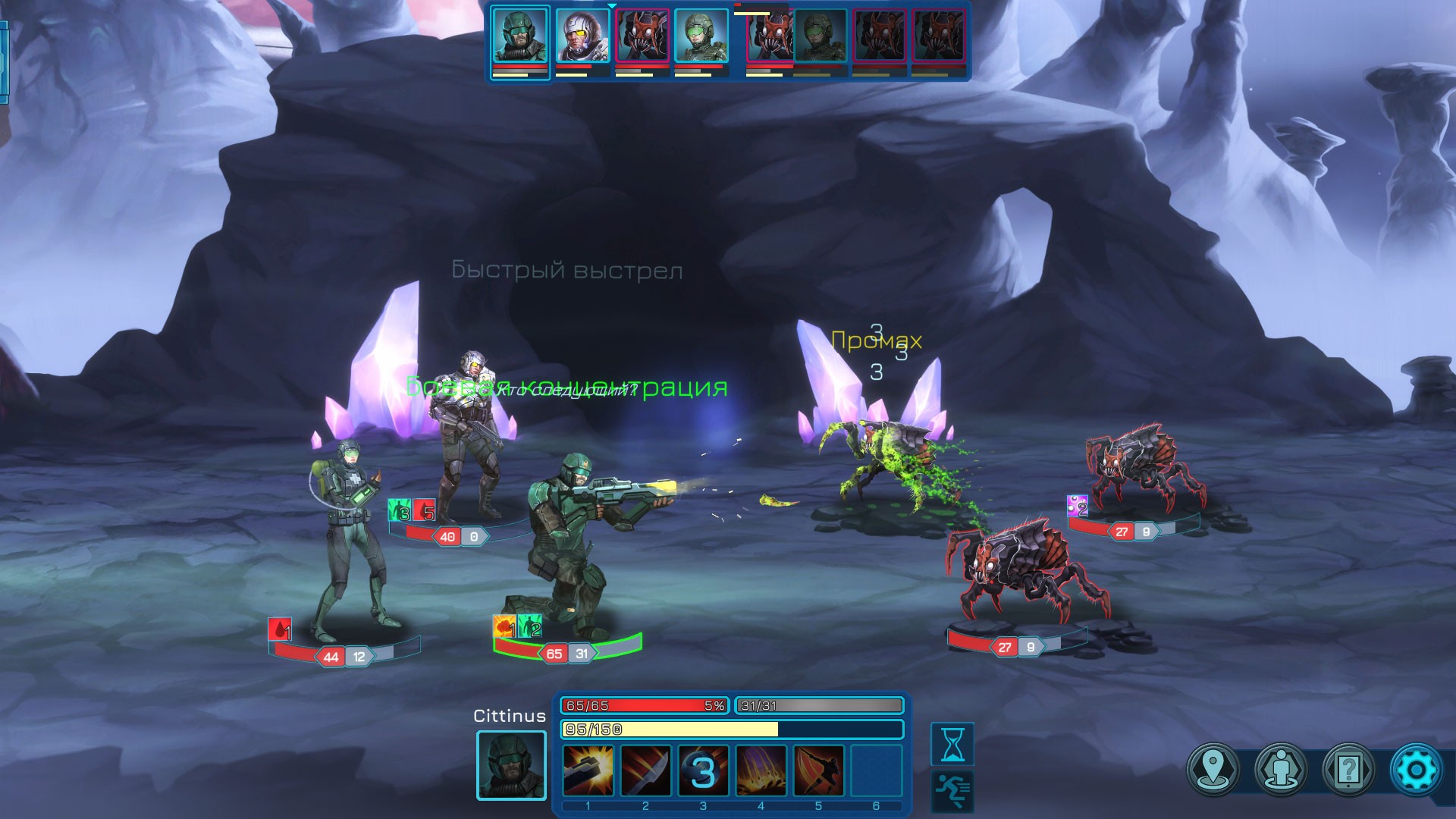Click the active green-helmet portrait in turn order

(x=520, y=35)
